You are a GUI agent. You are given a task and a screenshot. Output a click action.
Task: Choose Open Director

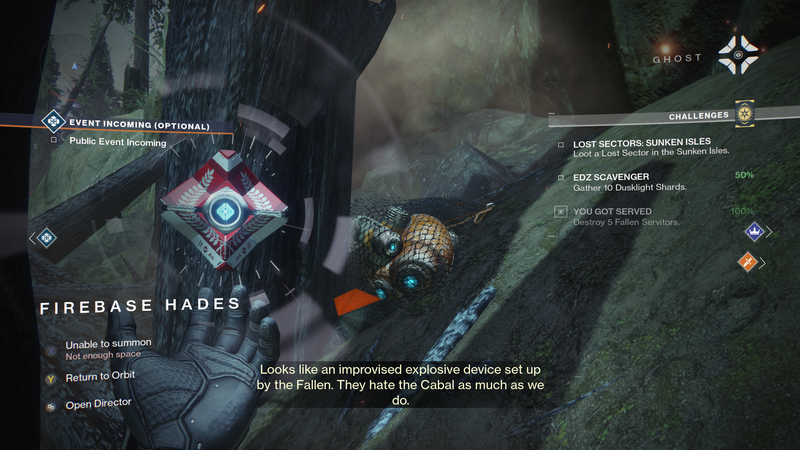(x=98, y=402)
